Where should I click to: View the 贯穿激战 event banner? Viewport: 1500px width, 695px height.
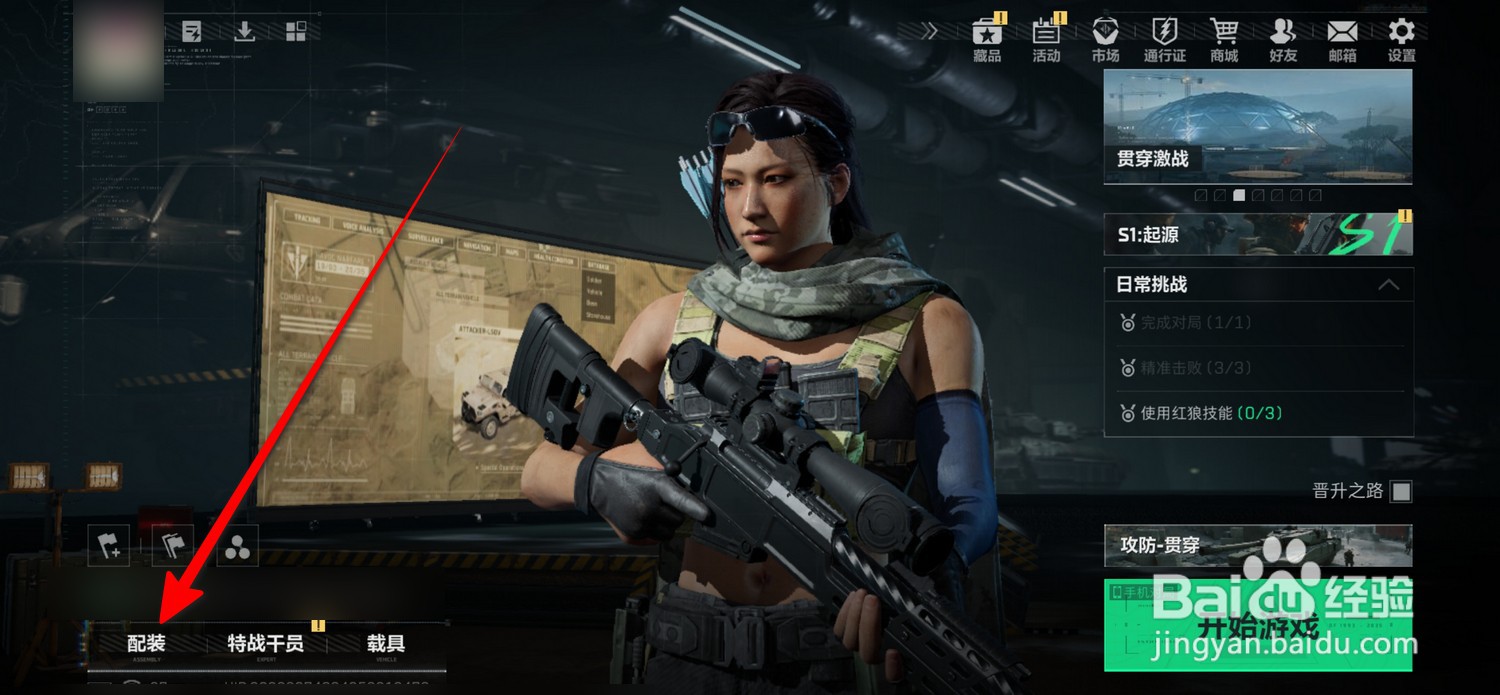point(1258,127)
